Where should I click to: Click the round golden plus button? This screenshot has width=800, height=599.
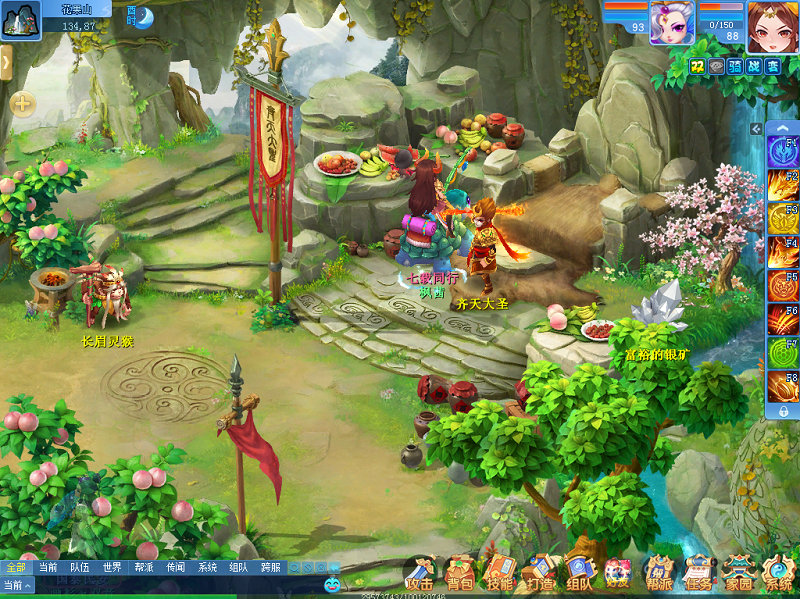point(22,103)
